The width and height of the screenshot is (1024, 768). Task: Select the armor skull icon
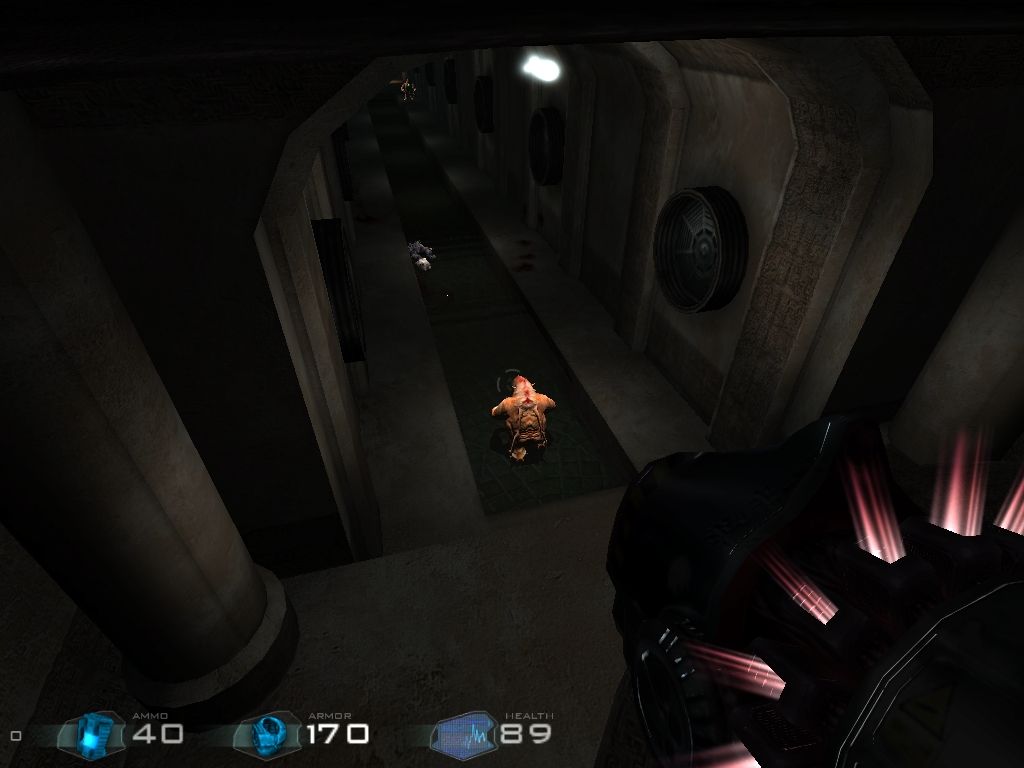[269, 735]
